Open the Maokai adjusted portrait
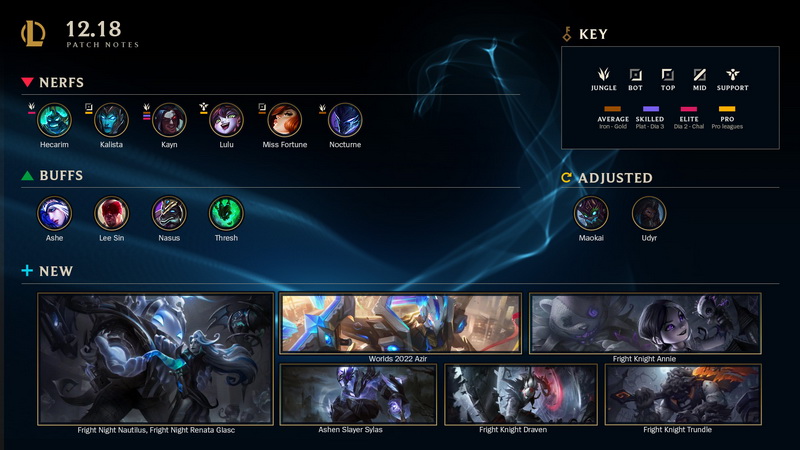 point(591,213)
